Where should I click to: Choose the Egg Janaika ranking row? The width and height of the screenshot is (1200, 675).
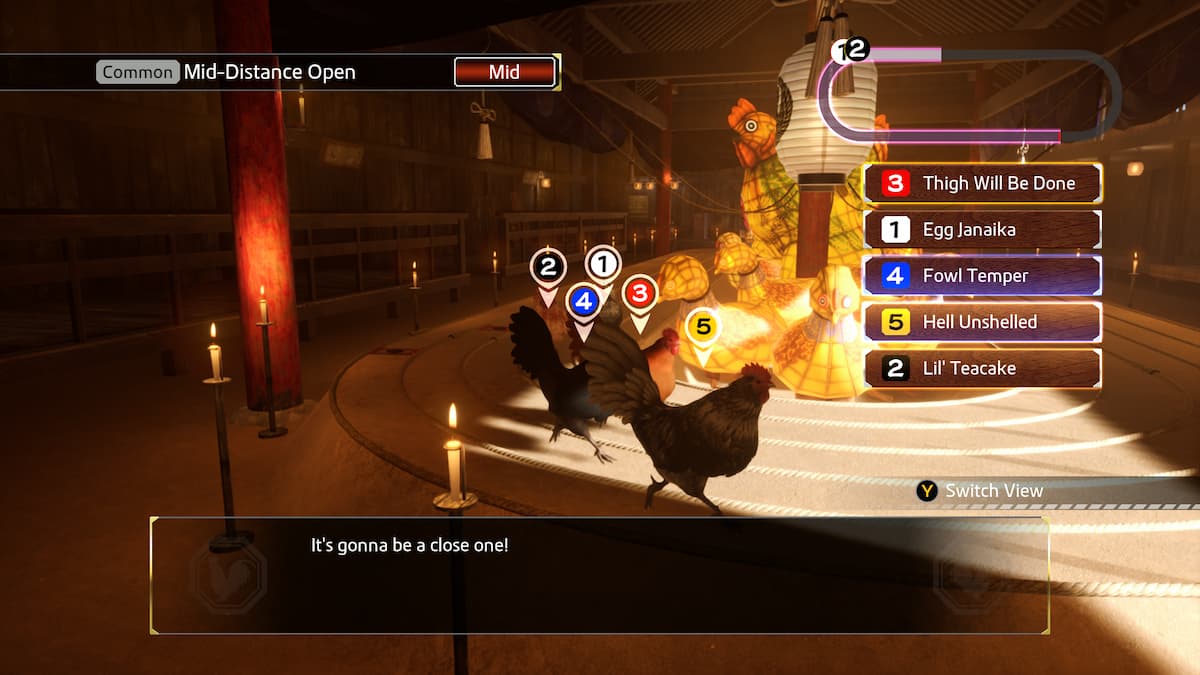point(982,230)
